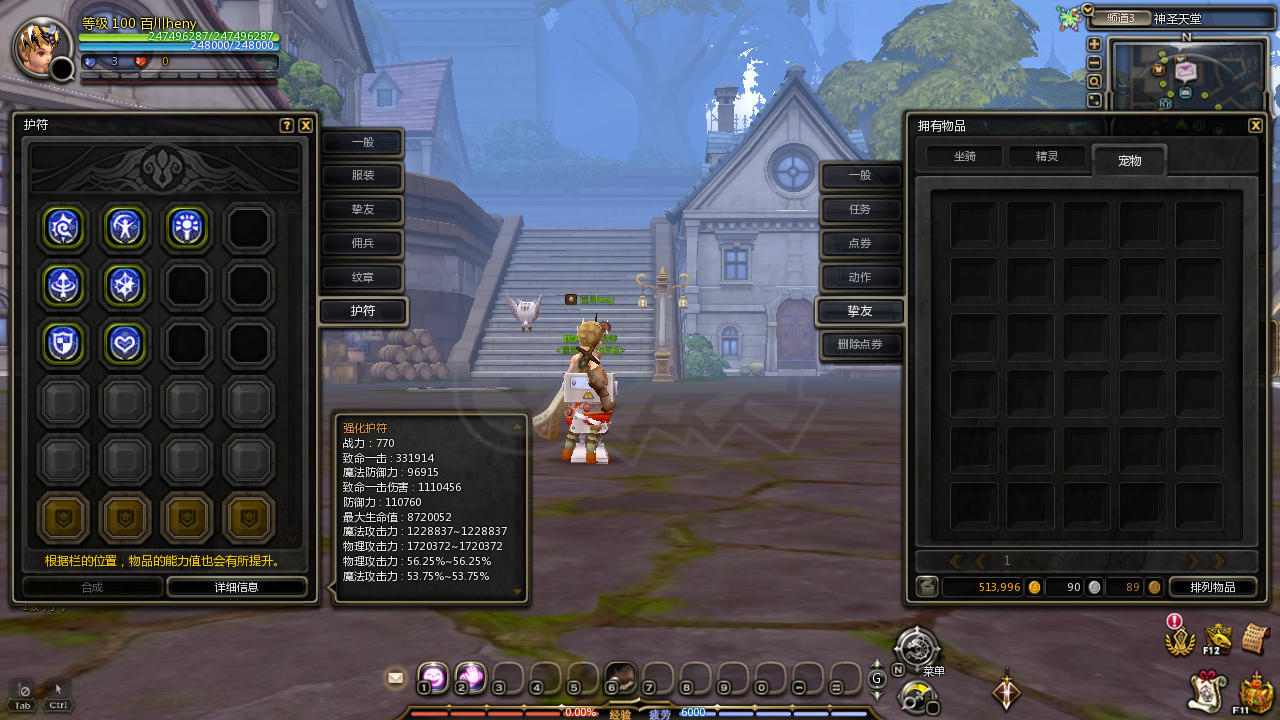Image resolution: width=1280 pixels, height=720 pixels.
Task: Switch to the 服装 costume tab
Action: pyautogui.click(x=362, y=176)
